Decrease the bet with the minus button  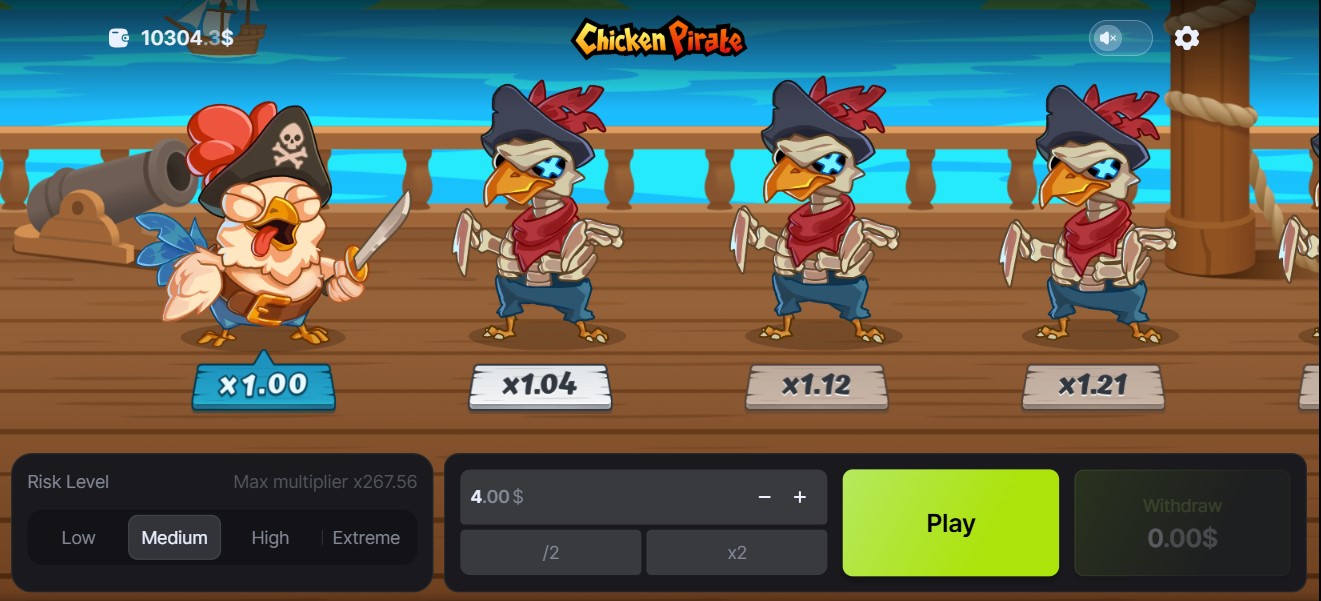point(765,497)
